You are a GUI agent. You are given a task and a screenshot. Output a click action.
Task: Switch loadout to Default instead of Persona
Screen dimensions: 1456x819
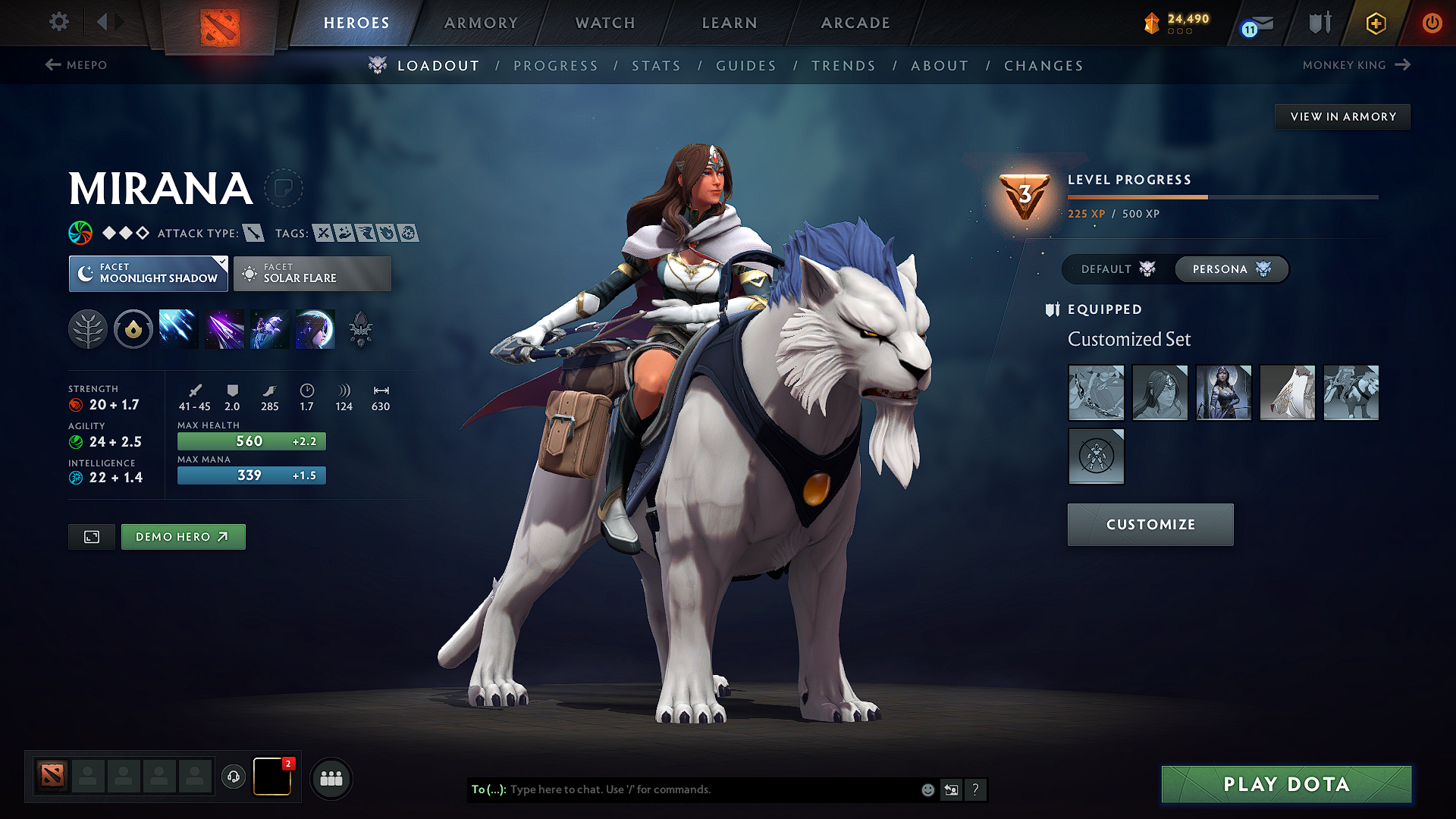click(1113, 269)
